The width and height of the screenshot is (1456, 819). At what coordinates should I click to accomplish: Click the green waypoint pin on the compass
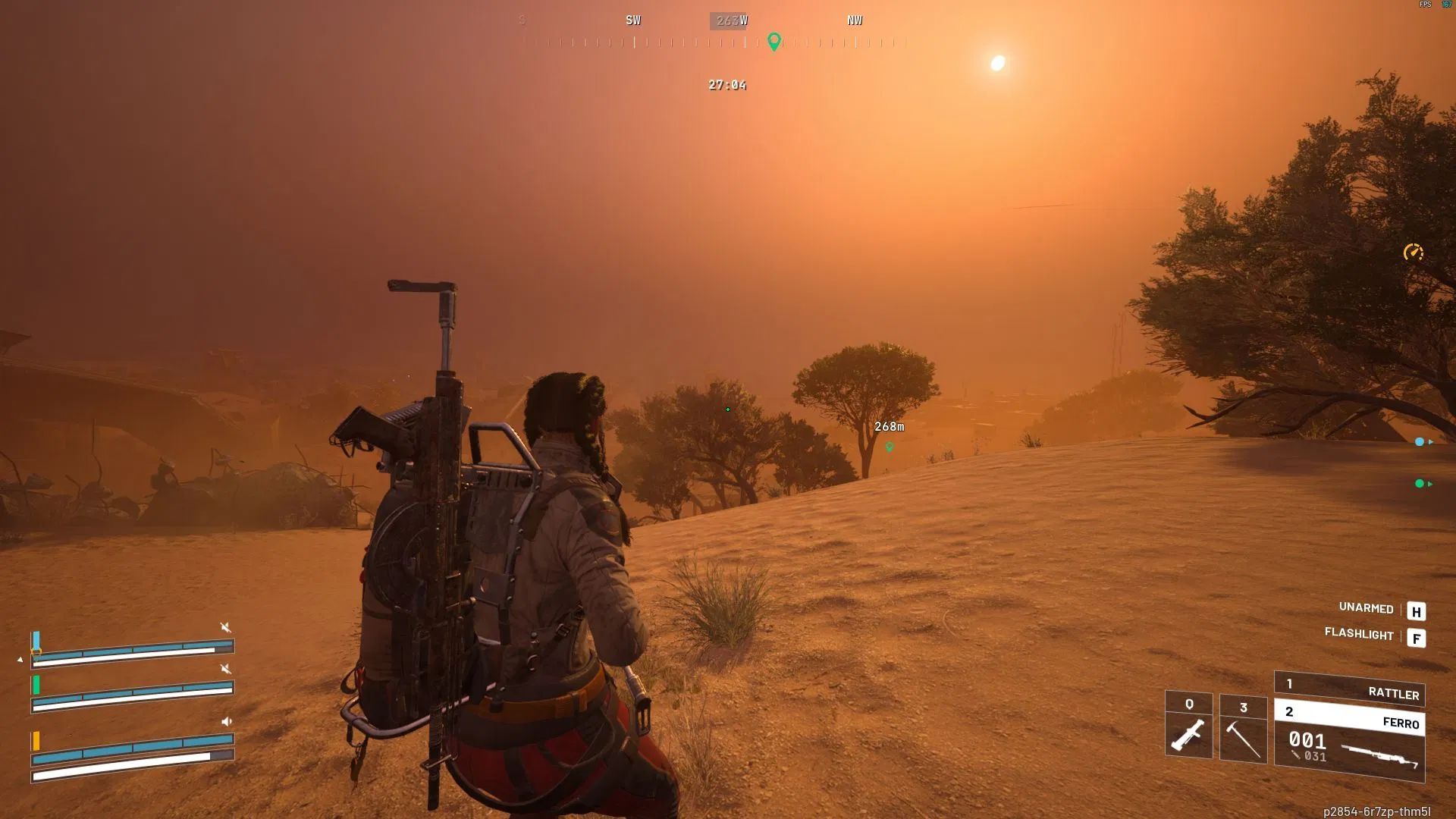(x=774, y=42)
